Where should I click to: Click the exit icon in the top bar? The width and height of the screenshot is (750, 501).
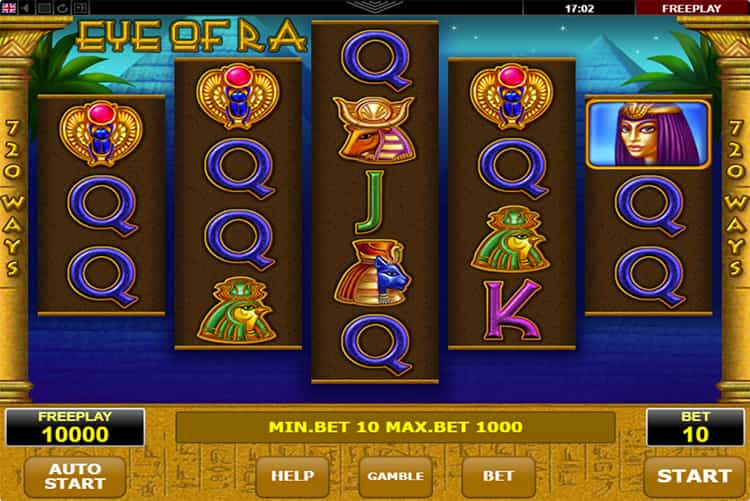tap(80, 8)
